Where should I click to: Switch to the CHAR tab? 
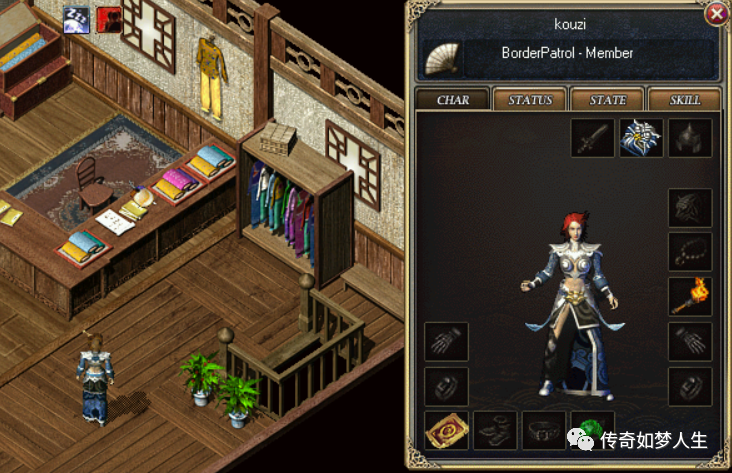[x=452, y=100]
